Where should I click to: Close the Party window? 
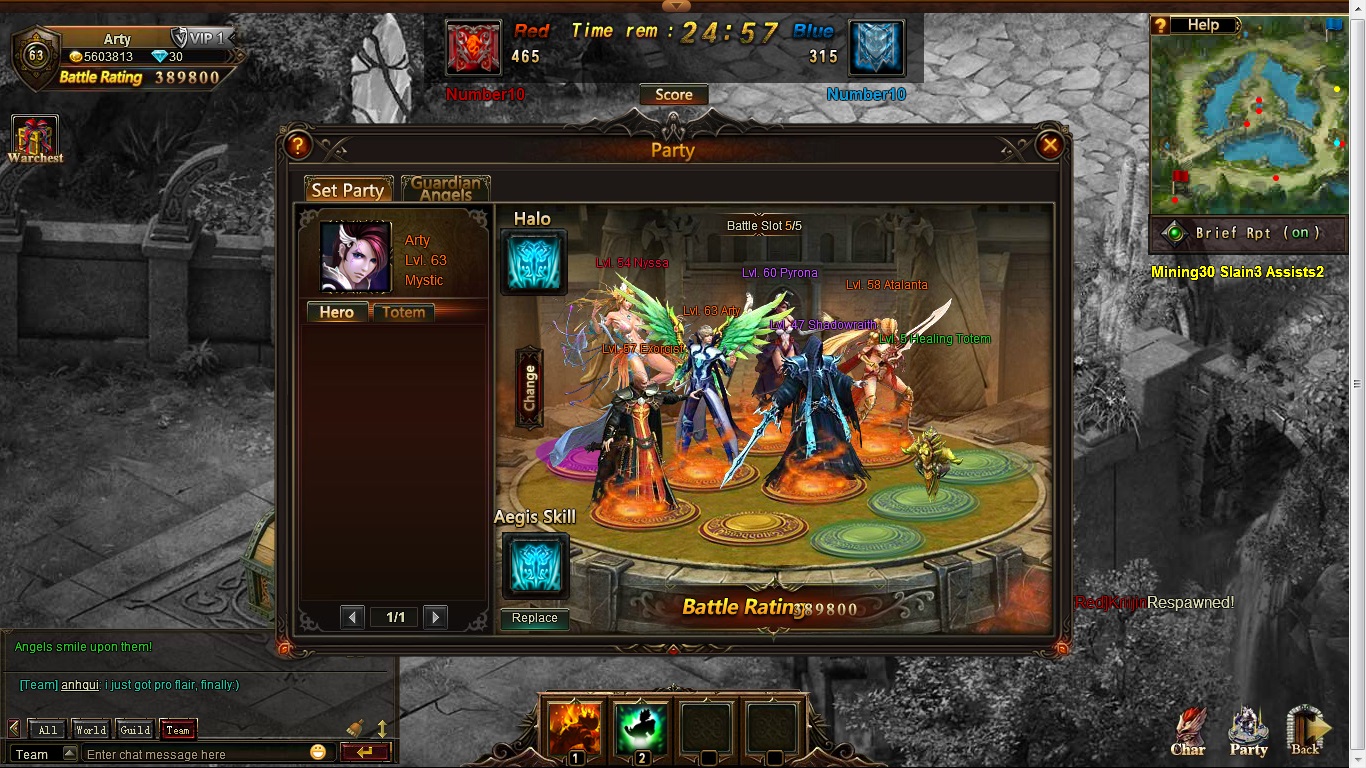coord(1050,146)
